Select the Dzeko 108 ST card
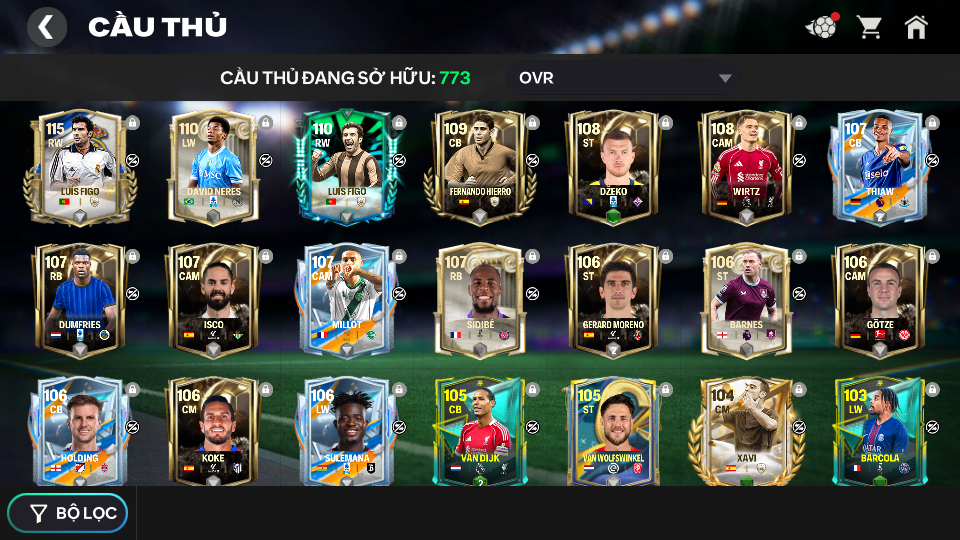The height and width of the screenshot is (540, 960). 612,166
